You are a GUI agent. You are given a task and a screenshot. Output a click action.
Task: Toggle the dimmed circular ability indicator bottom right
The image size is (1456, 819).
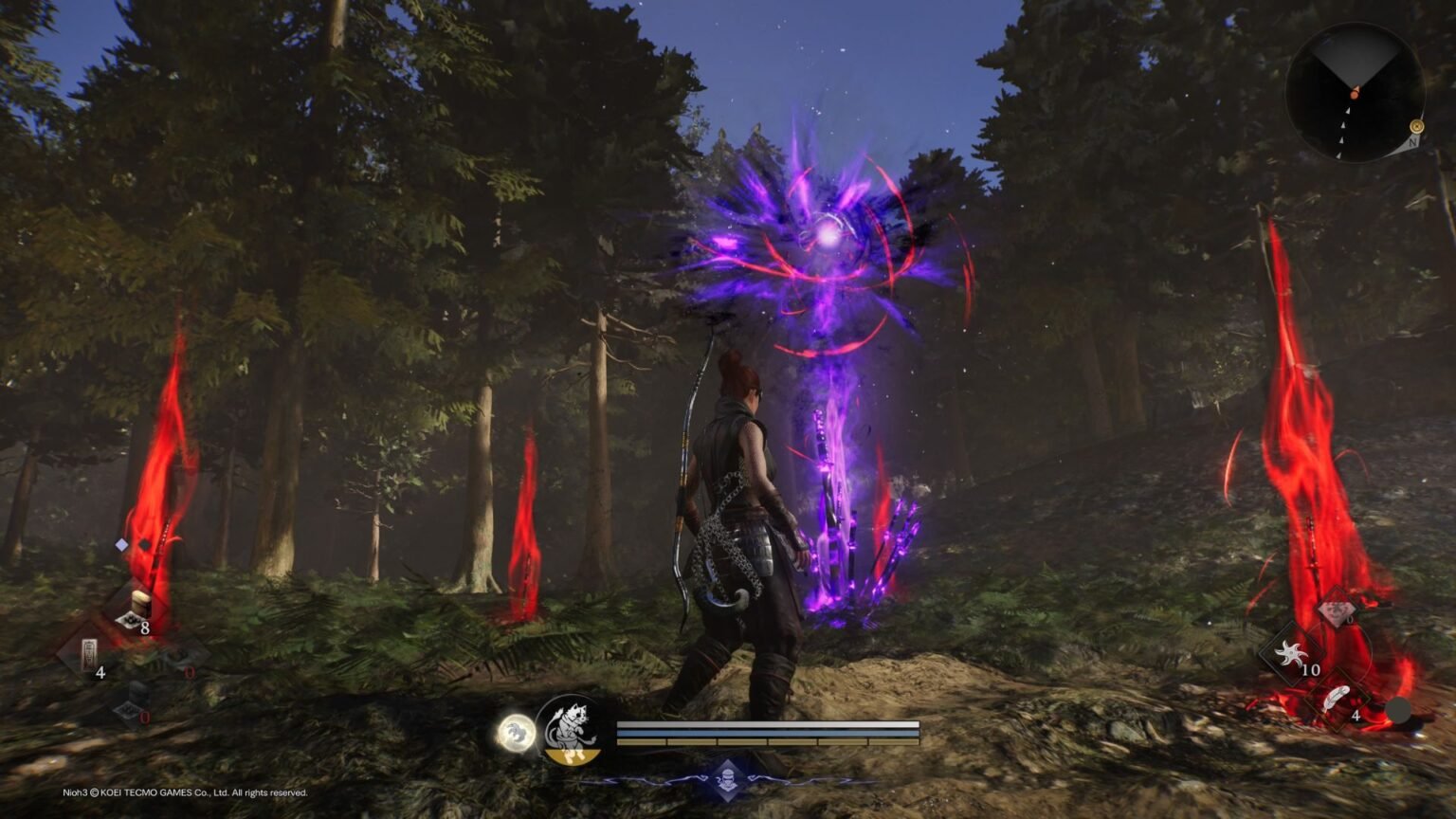pos(1399,709)
